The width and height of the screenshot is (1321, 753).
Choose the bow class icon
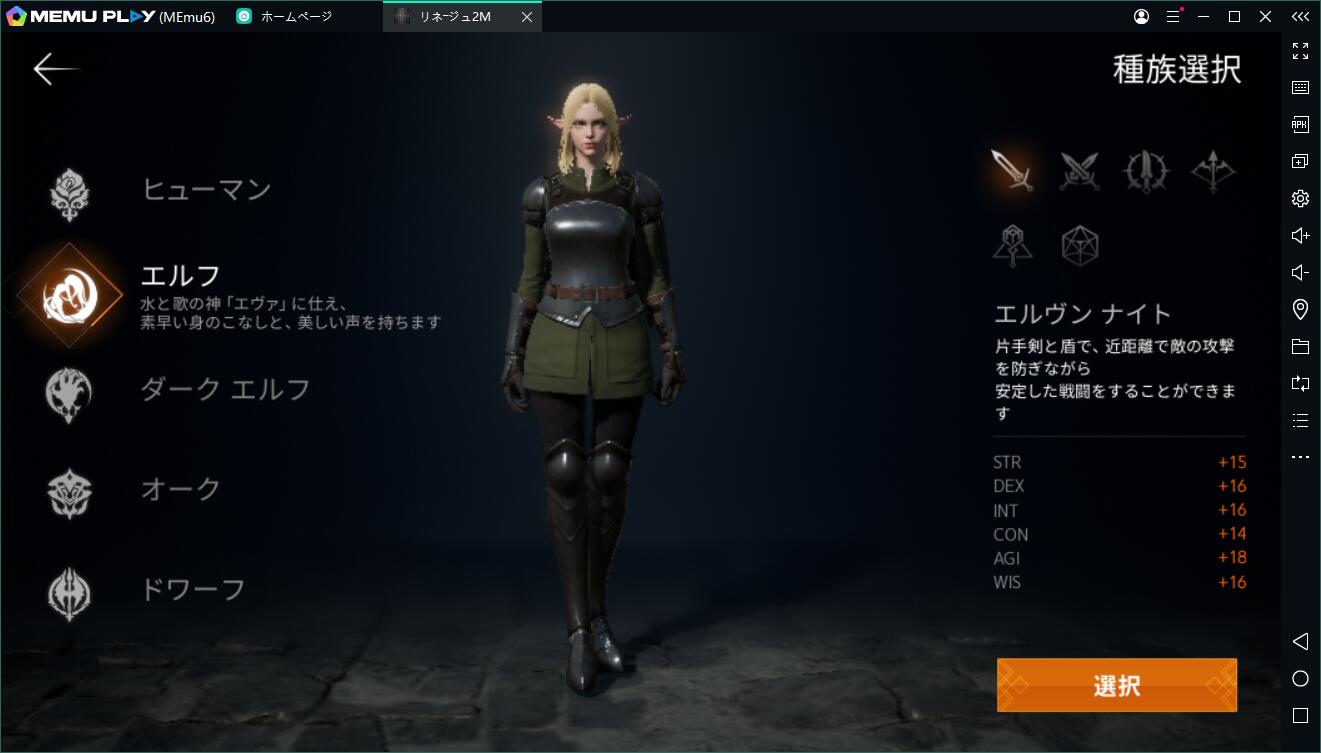1213,170
